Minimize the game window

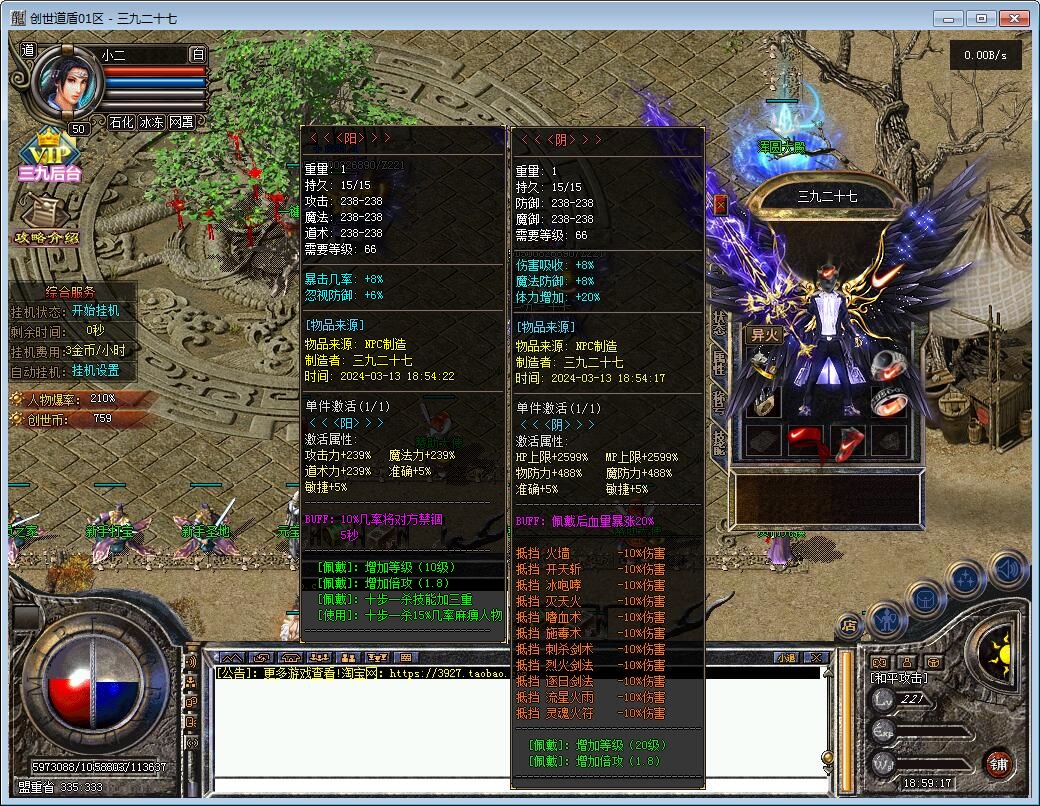(949, 18)
